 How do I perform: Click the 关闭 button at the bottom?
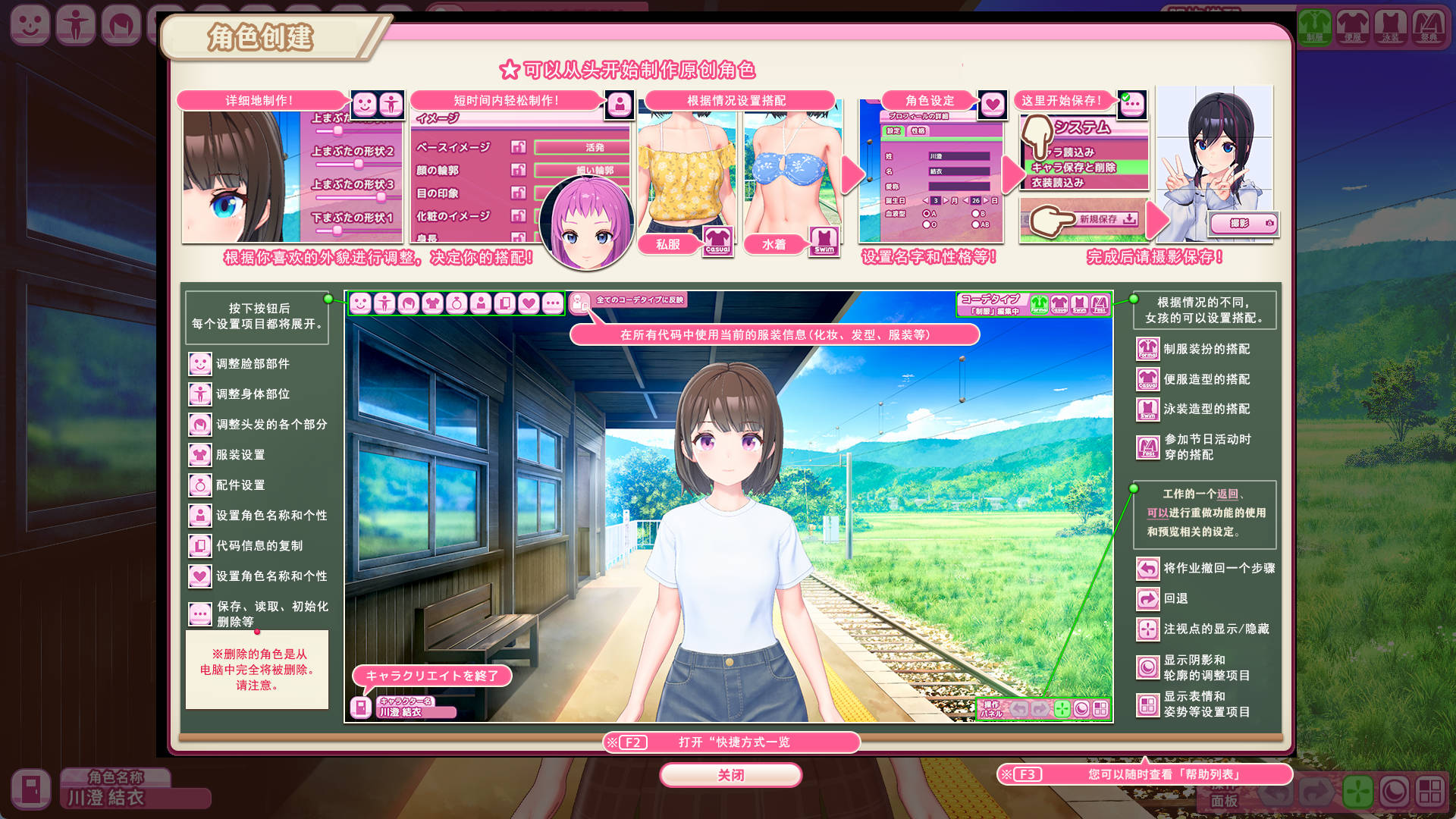(x=730, y=775)
